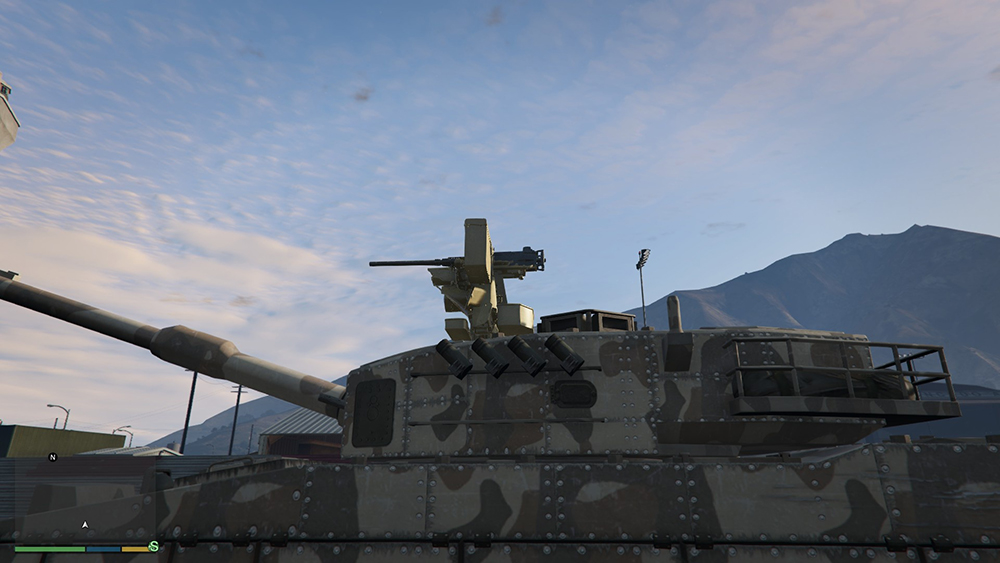The height and width of the screenshot is (563, 1000).
Task: Select the green S blip on minimap
Action: [154, 546]
